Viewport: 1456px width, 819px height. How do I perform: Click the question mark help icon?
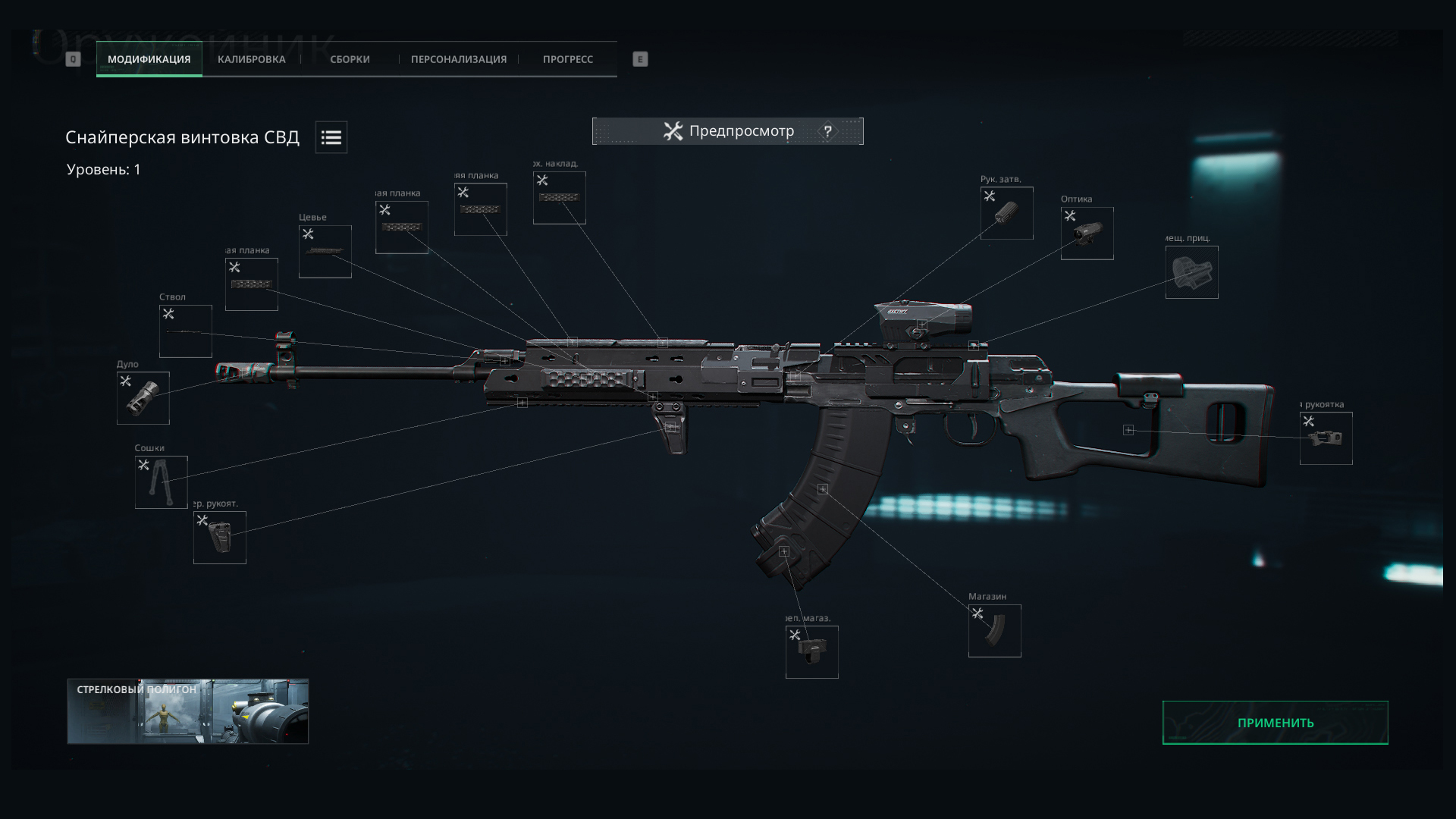point(827,131)
